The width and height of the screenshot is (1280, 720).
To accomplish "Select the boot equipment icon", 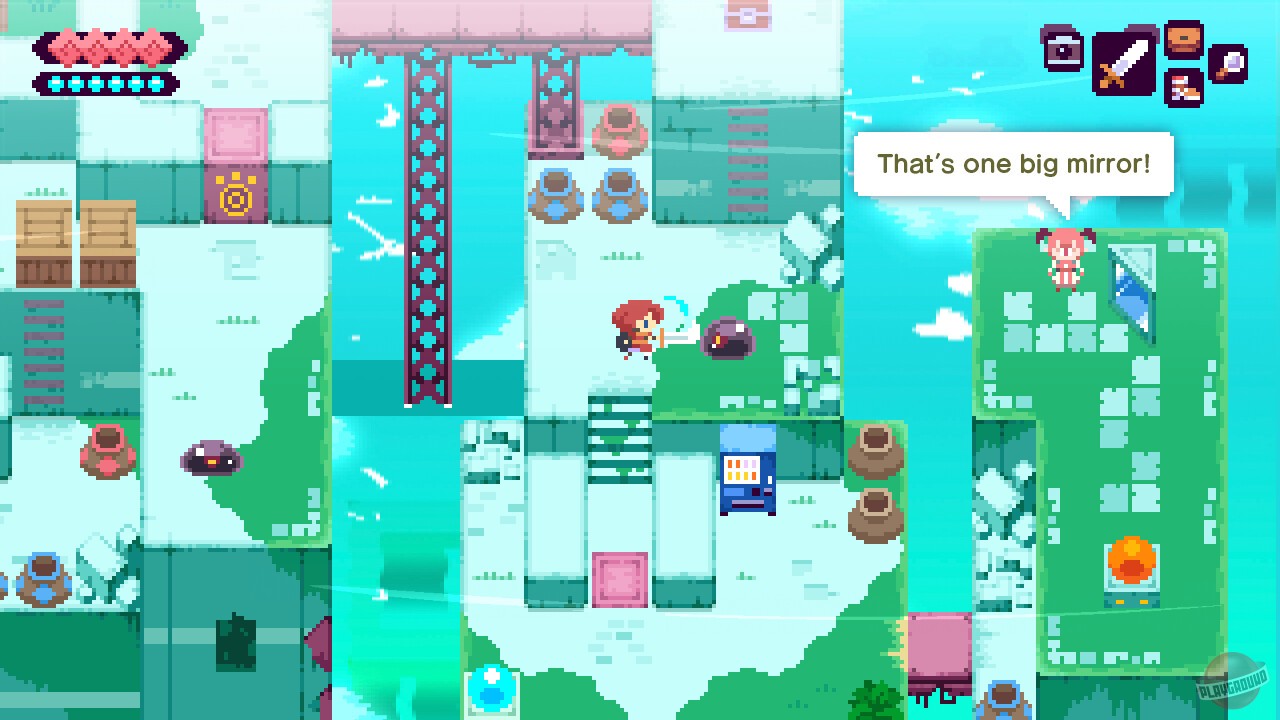I will (x=1183, y=88).
